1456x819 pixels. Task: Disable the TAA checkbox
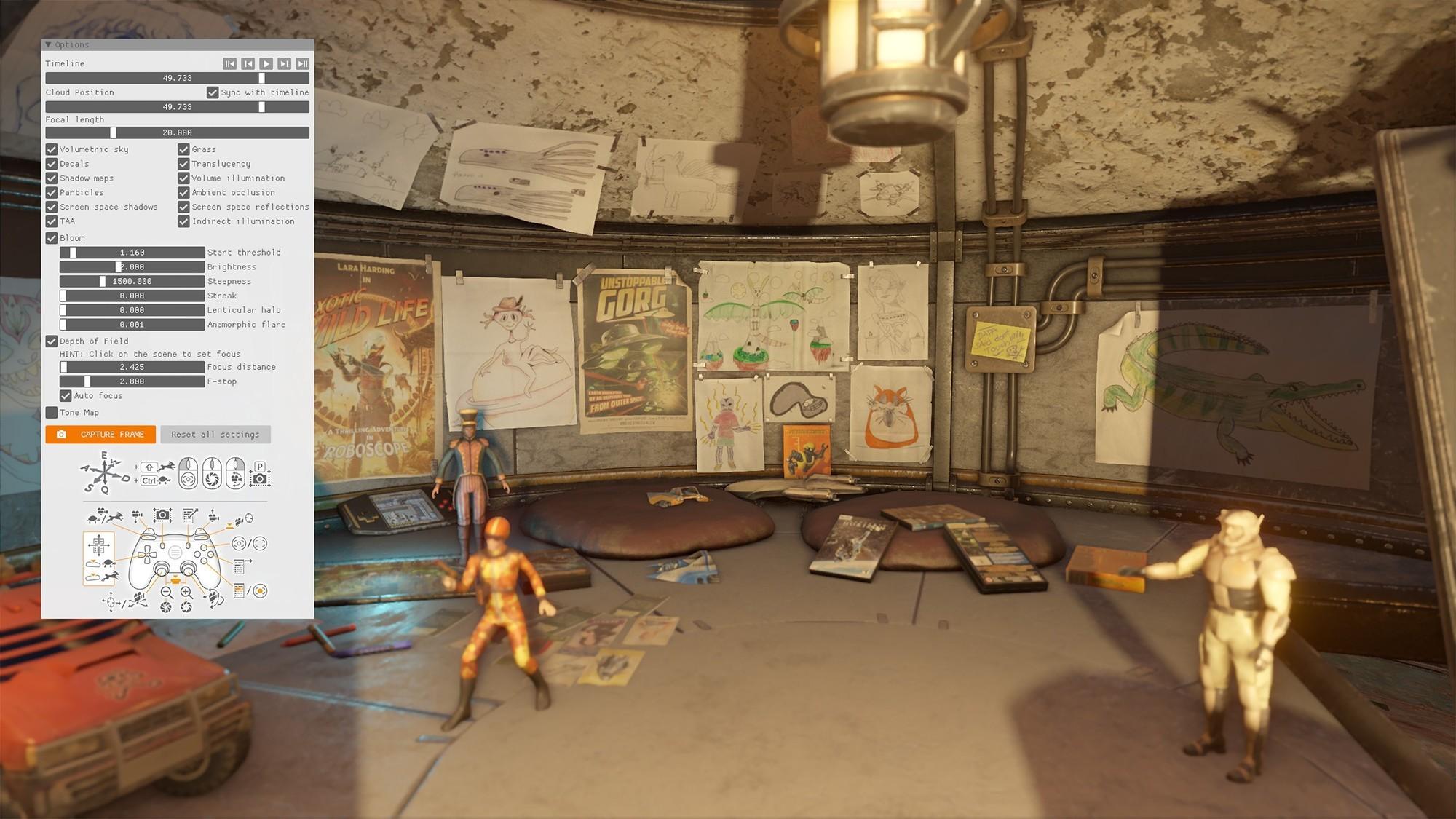tap(52, 221)
